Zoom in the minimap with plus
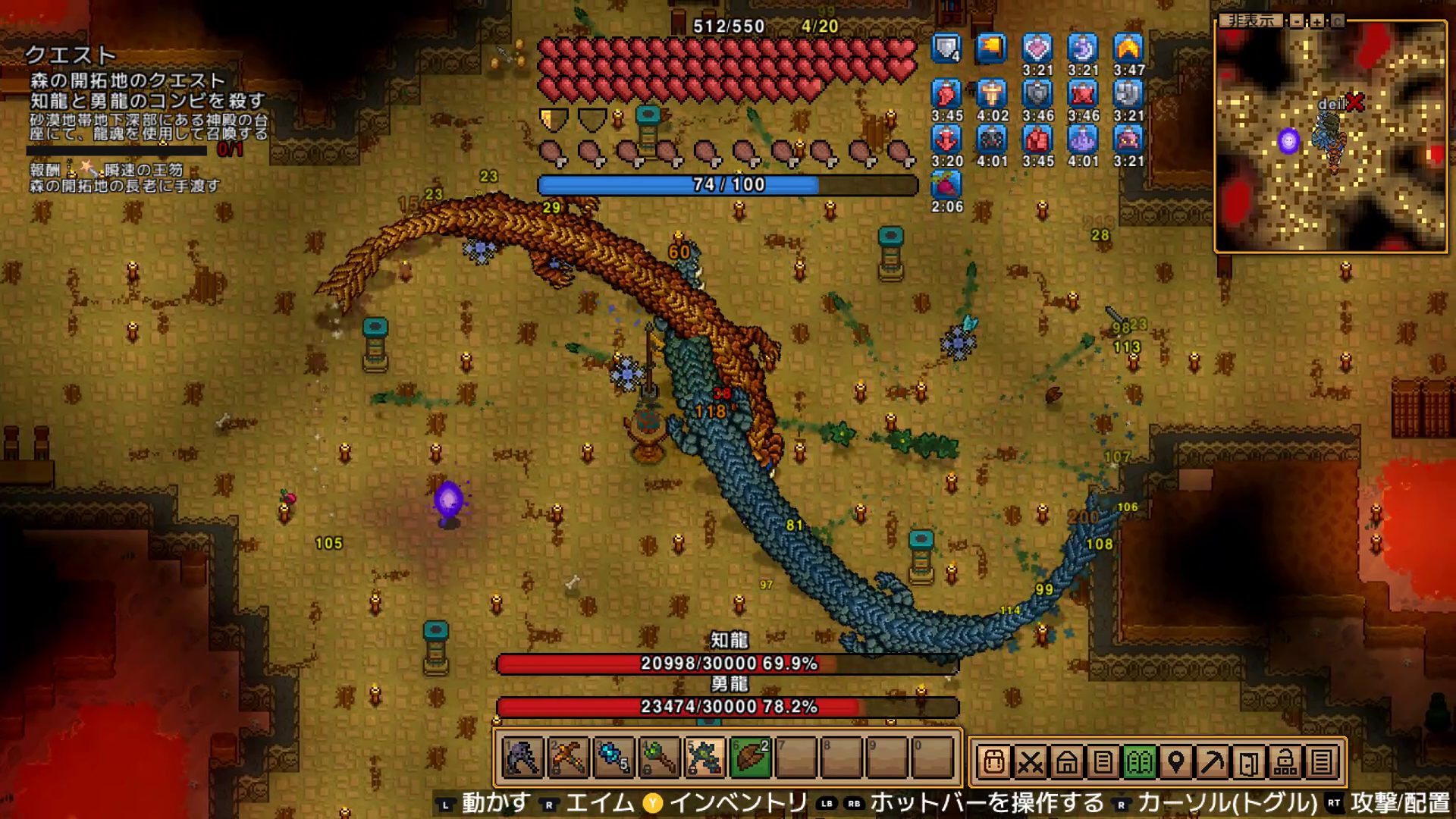 [1317, 21]
